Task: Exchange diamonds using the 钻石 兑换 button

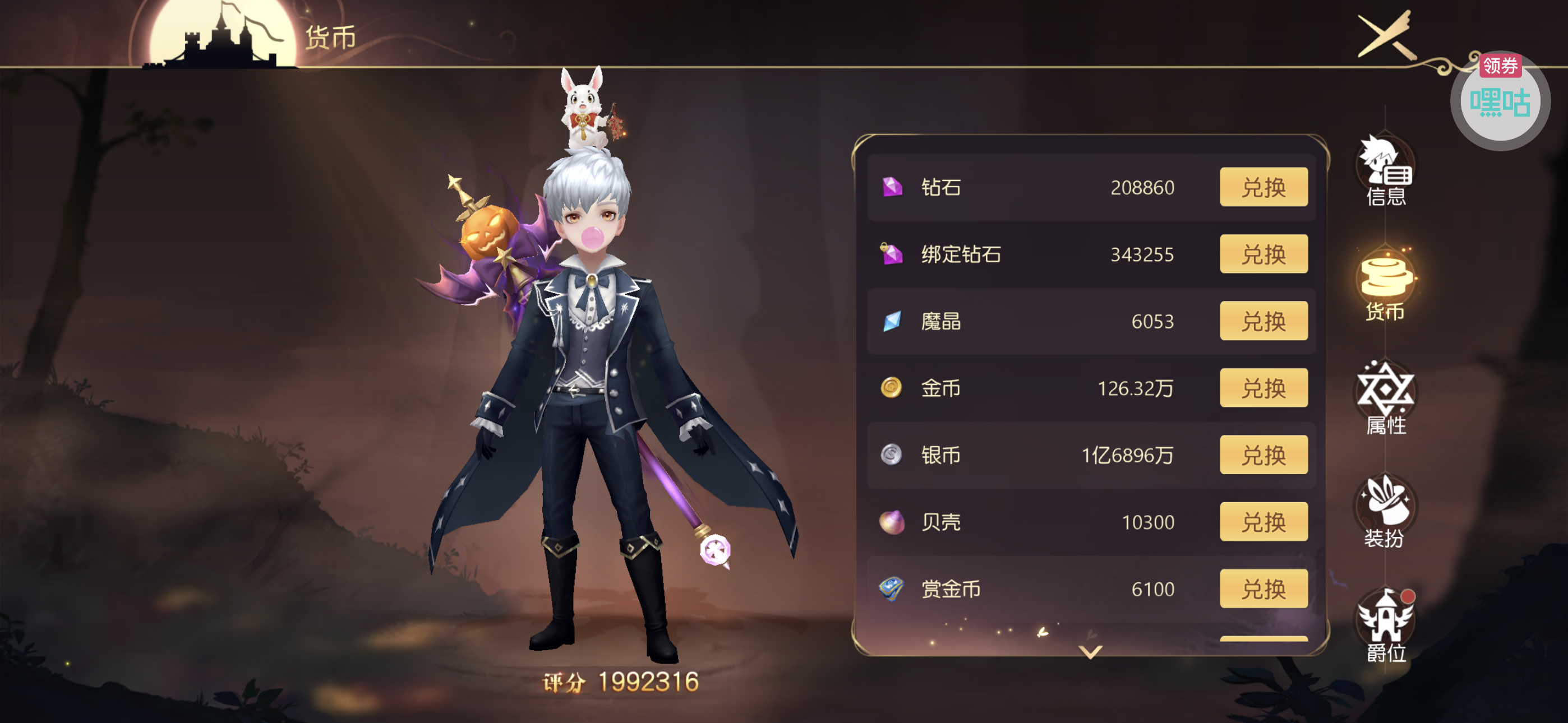Action: pos(1263,187)
